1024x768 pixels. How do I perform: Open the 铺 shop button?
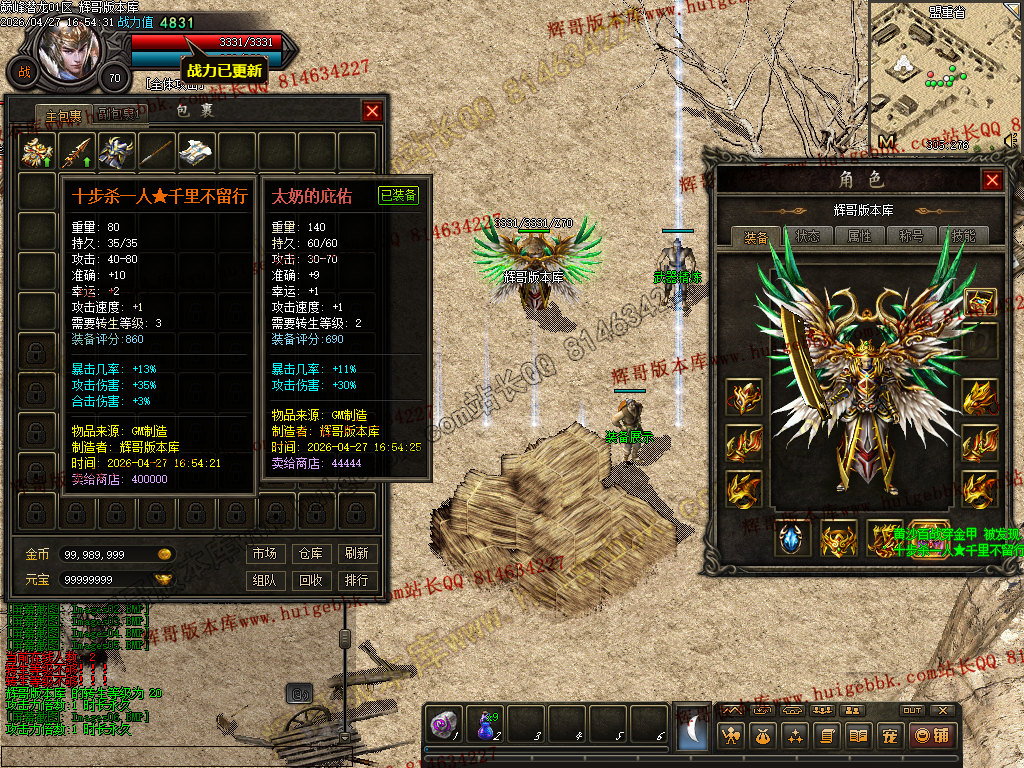932,736
